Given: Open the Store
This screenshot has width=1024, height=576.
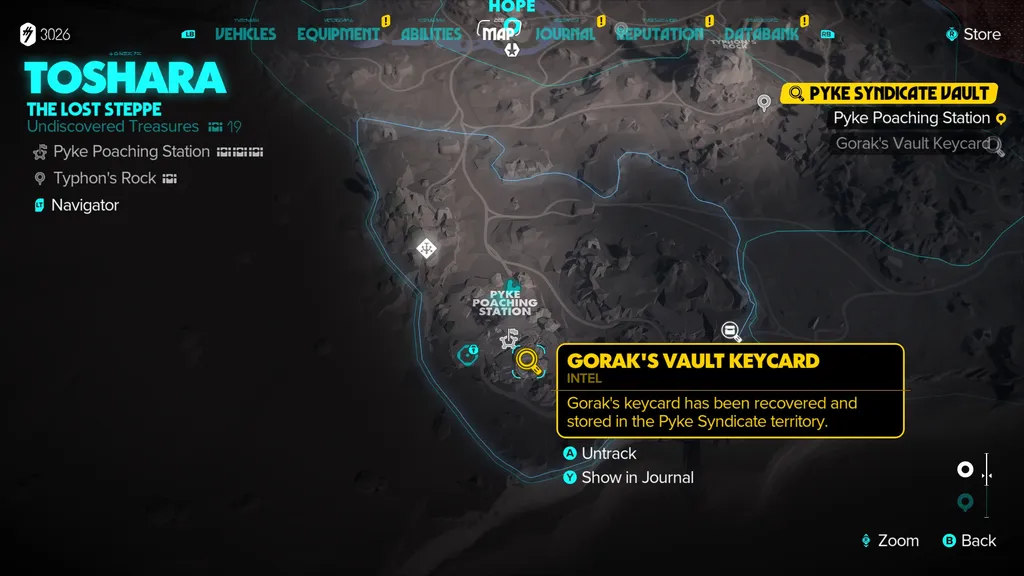Looking at the screenshot, I should 980,34.
